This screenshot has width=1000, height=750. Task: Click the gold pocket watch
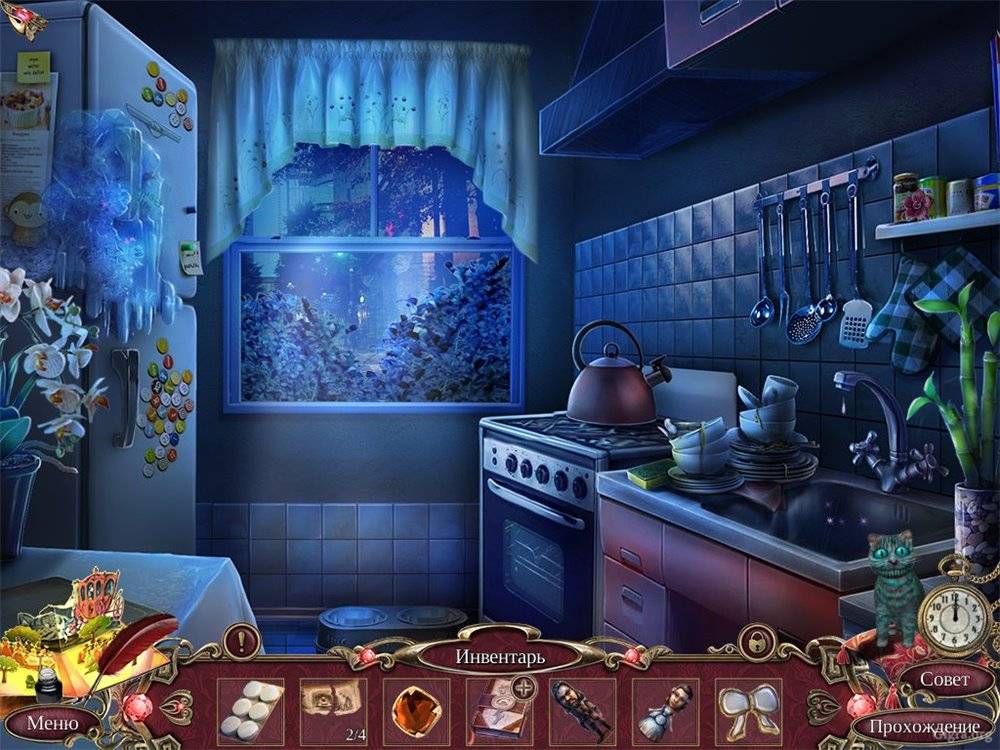tap(954, 613)
